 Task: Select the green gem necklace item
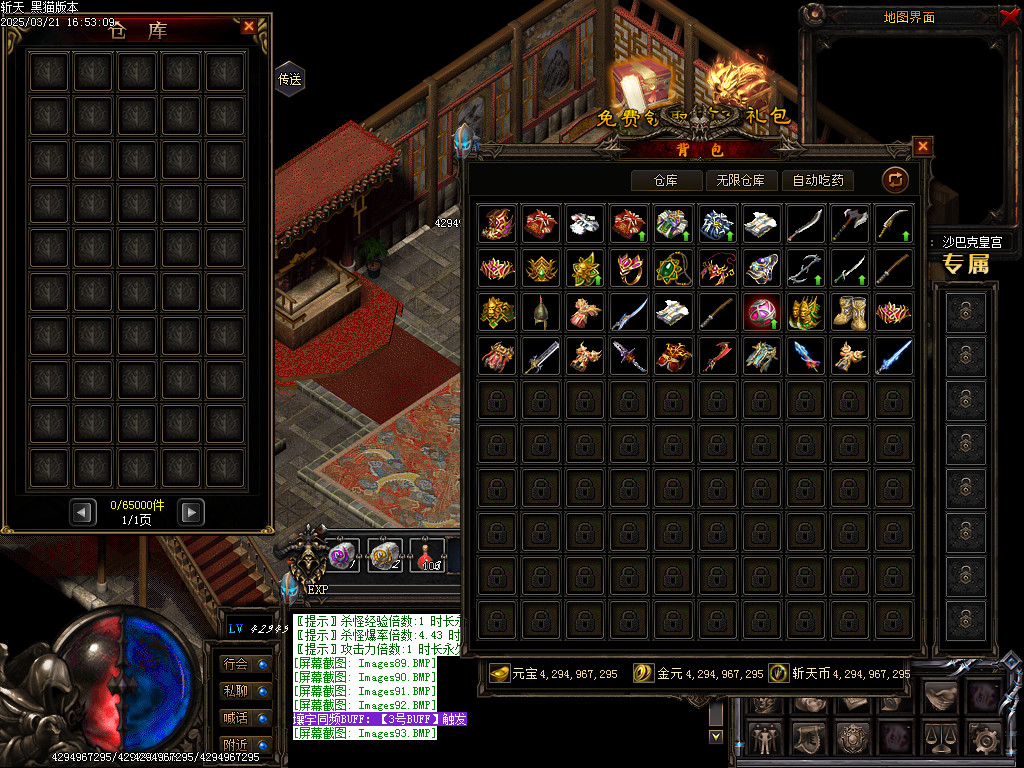[x=673, y=268]
